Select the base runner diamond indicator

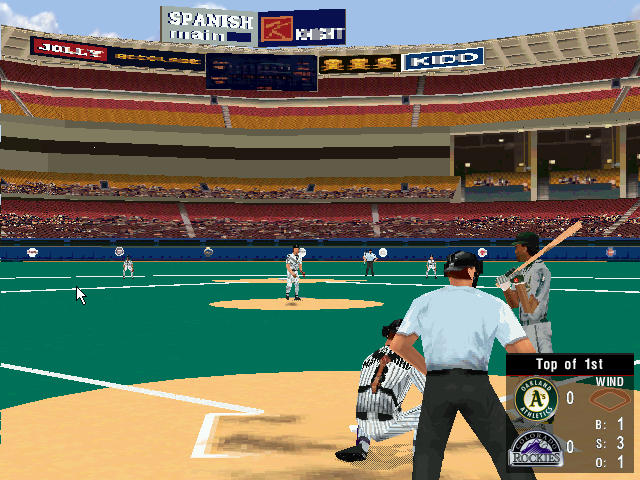click(x=606, y=400)
